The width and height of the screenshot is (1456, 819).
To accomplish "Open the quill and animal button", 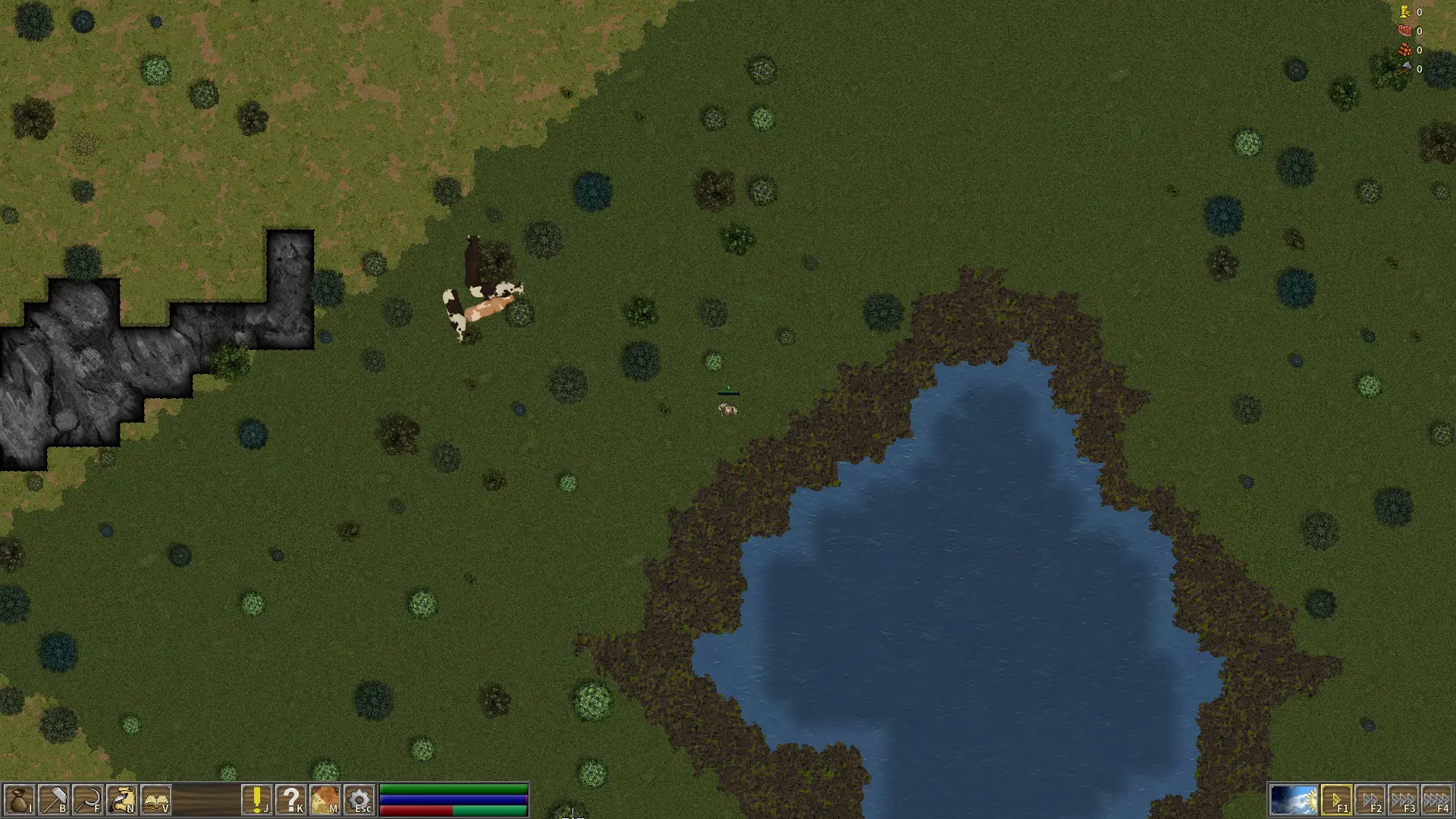I will (x=122, y=800).
